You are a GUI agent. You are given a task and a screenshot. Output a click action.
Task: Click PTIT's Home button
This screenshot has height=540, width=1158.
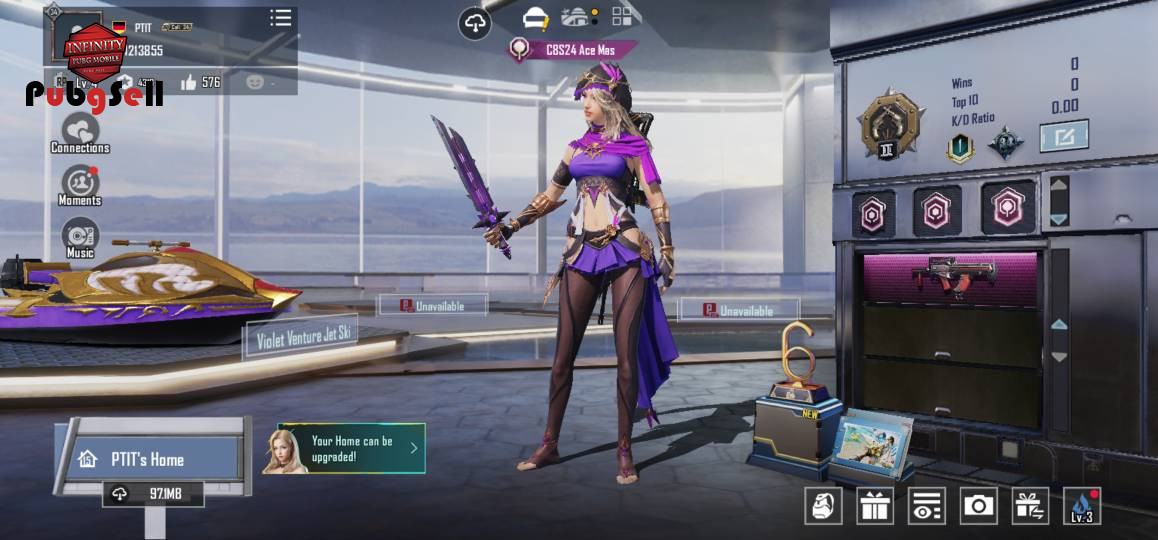point(148,459)
